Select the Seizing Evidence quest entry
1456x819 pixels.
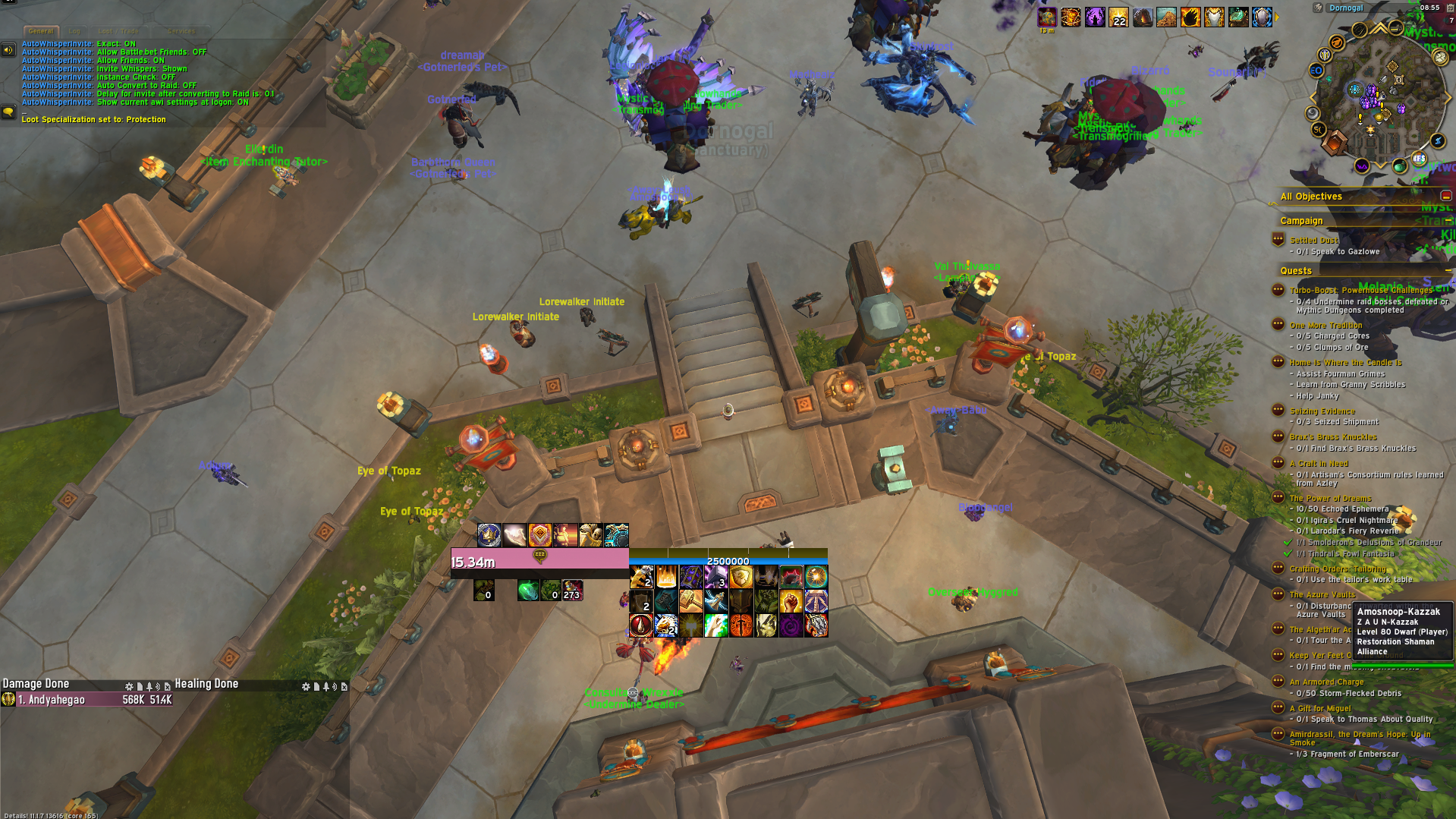(1322, 411)
